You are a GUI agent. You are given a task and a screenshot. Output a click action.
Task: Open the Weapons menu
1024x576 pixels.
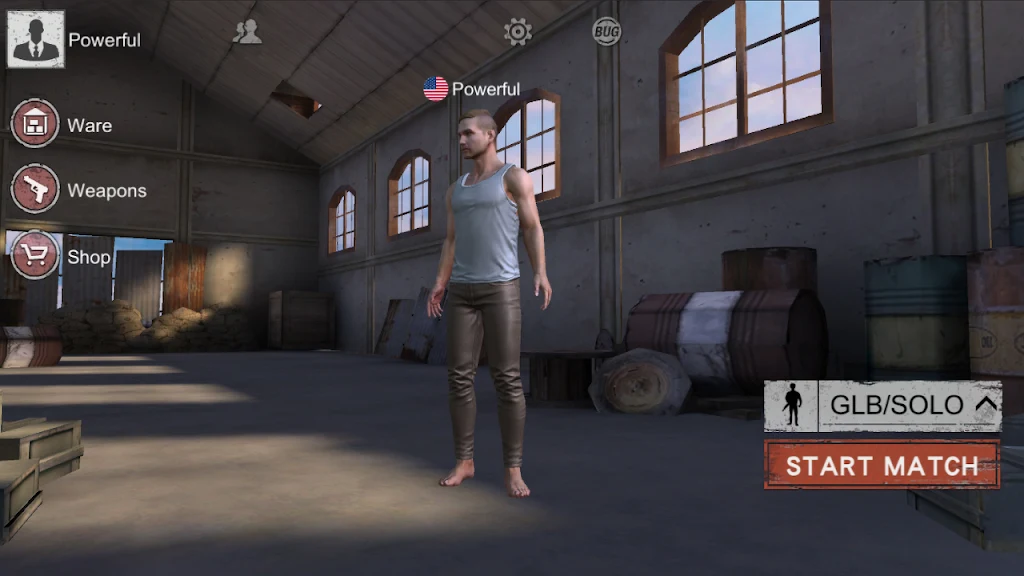coord(35,189)
